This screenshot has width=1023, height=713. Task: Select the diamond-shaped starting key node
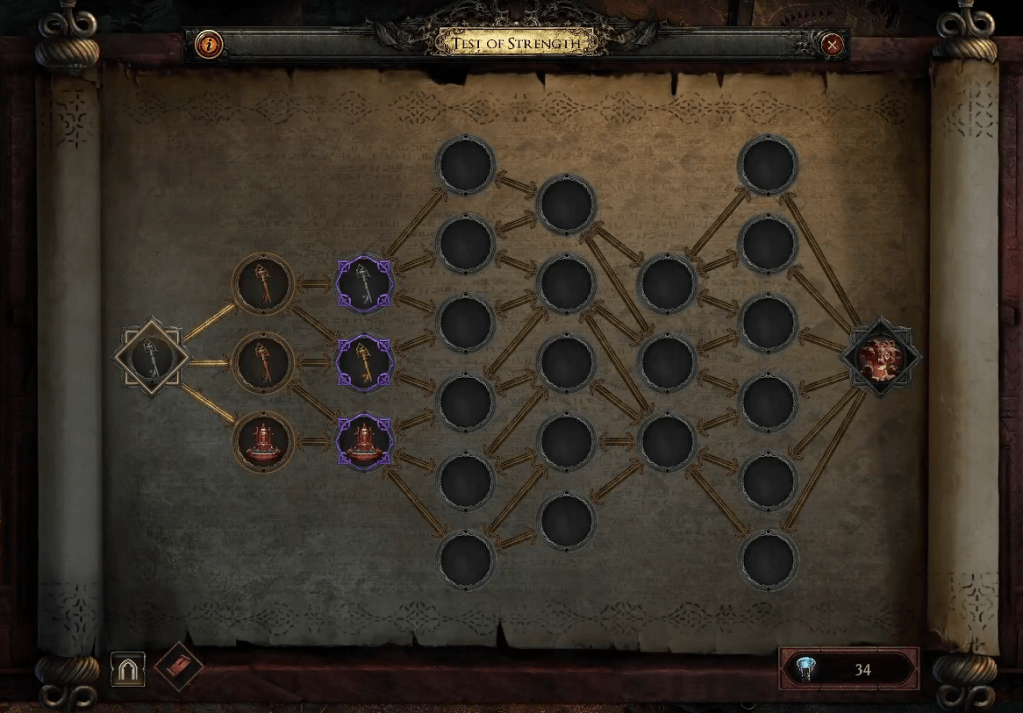tap(151, 357)
